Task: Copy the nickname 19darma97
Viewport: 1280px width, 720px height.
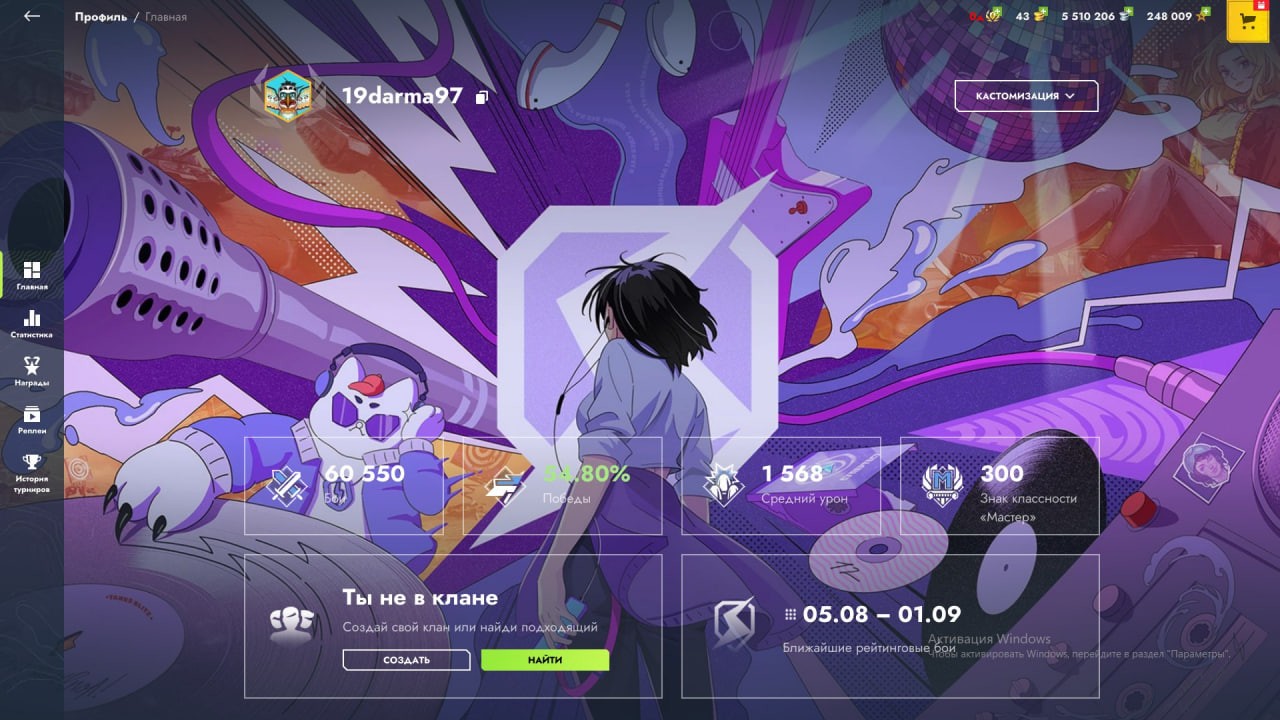Action: pyautogui.click(x=482, y=97)
